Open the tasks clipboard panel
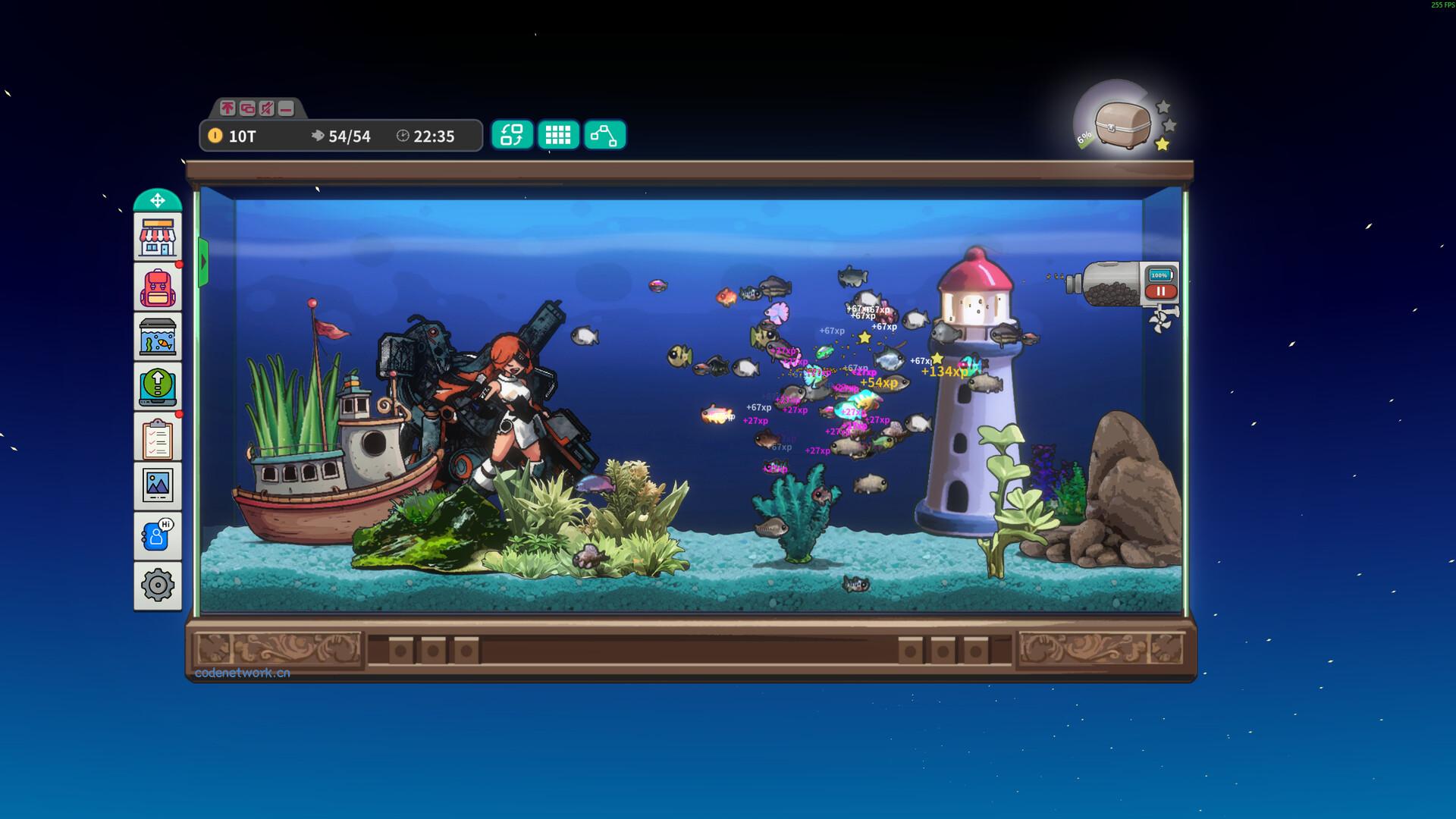Image resolution: width=1456 pixels, height=819 pixels. pyautogui.click(x=157, y=435)
